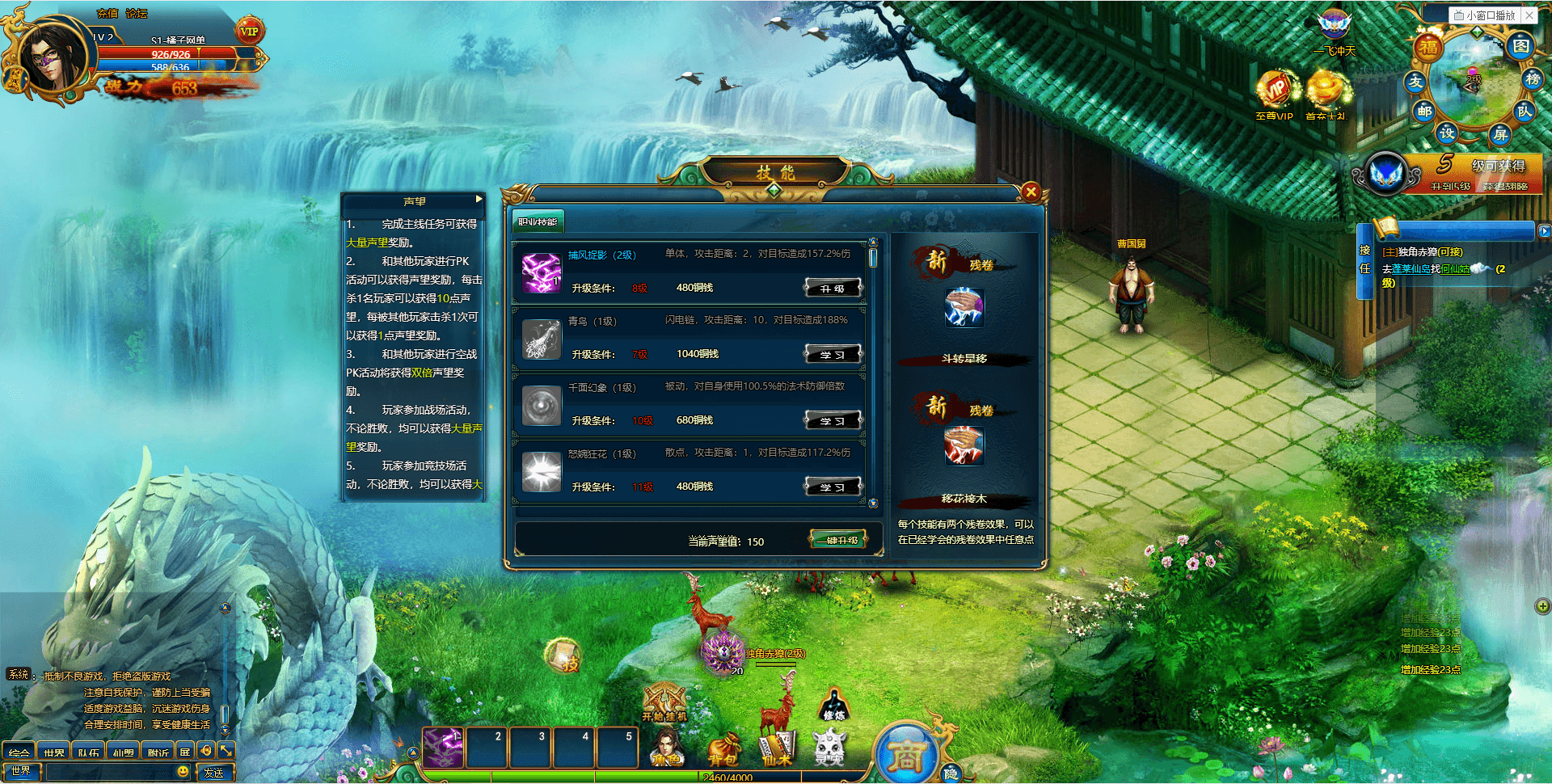Select the 斗转星移 scroll icon

[964, 307]
